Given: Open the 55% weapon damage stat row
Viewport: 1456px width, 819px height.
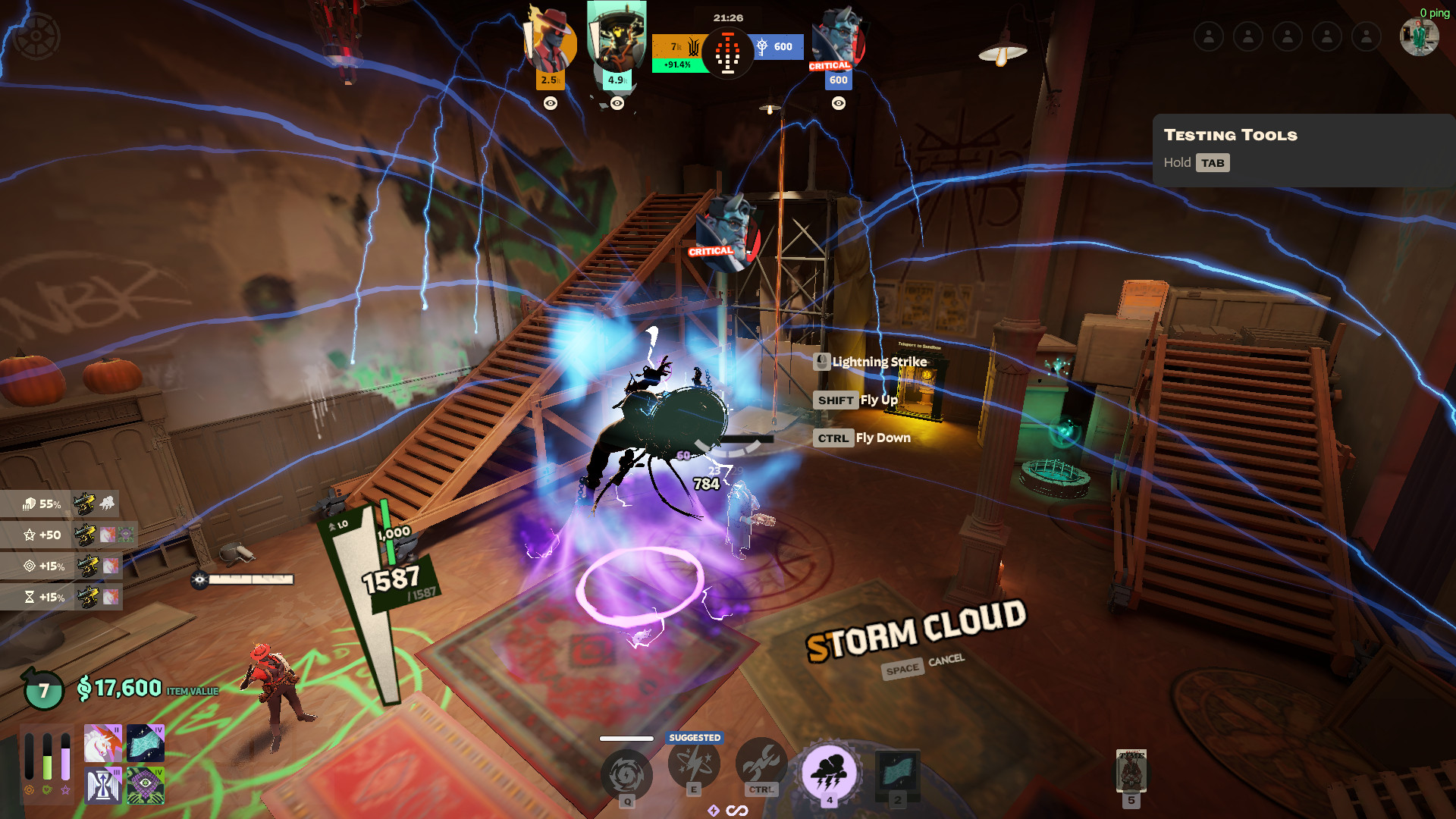Looking at the screenshot, I should click(x=59, y=504).
